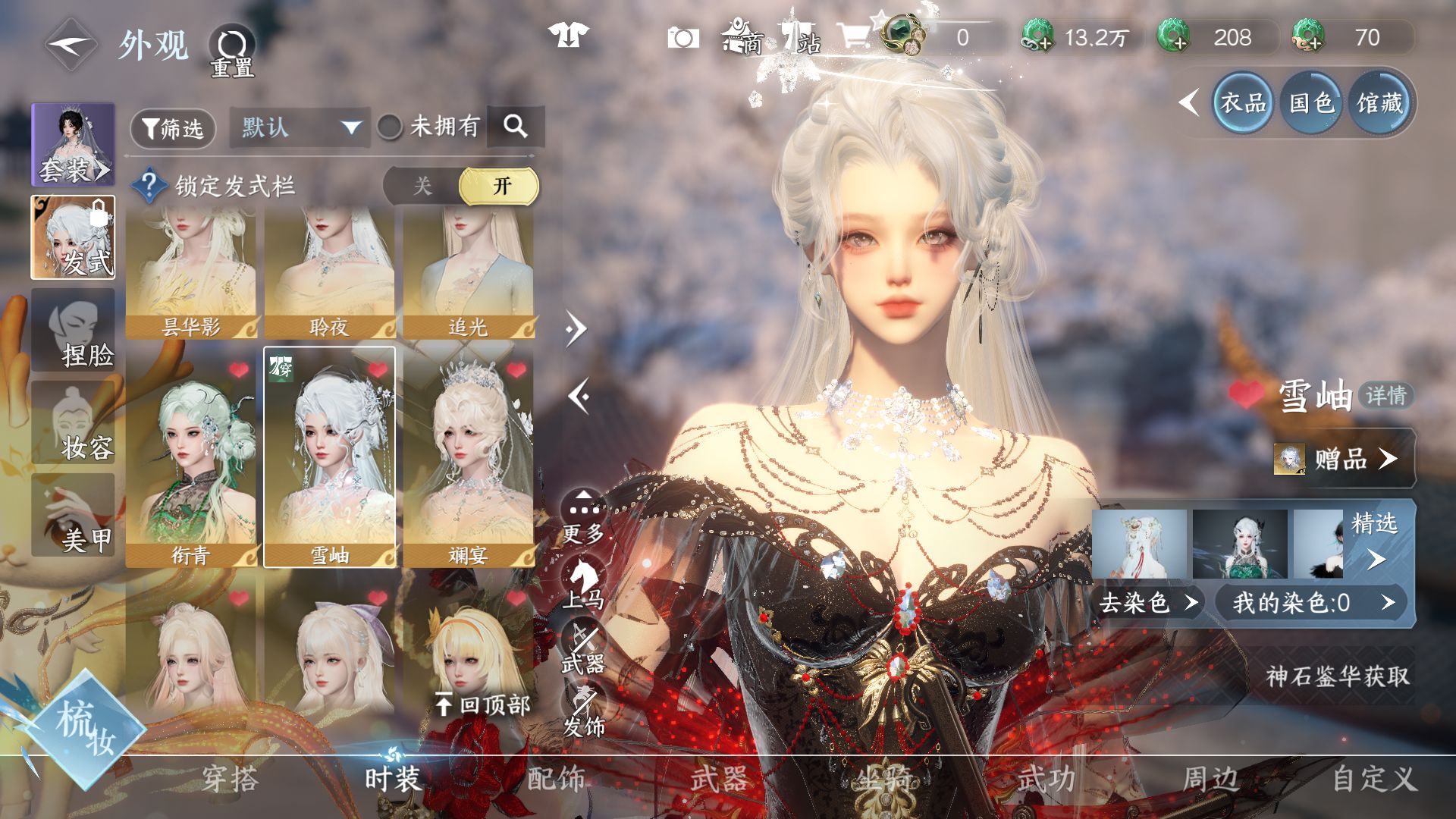
Task: Select the 套装 outfit set category
Action: pos(73,145)
